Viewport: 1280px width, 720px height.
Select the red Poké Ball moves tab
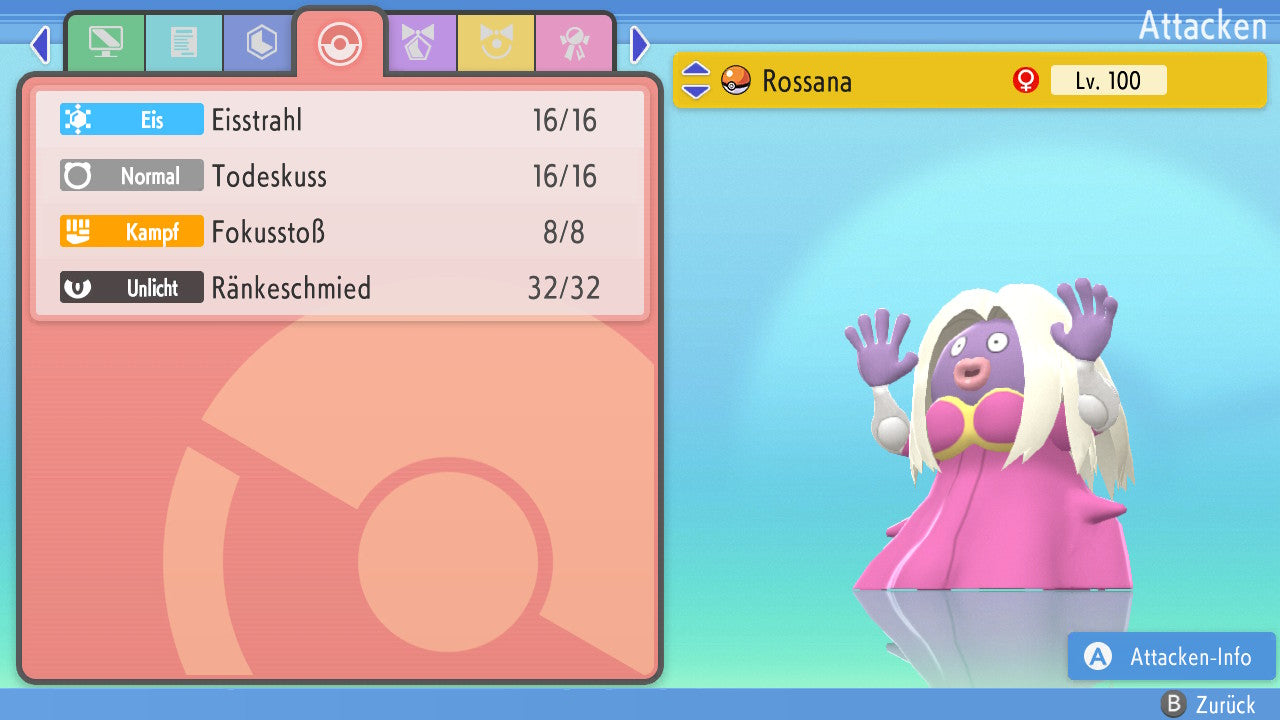click(x=340, y=44)
